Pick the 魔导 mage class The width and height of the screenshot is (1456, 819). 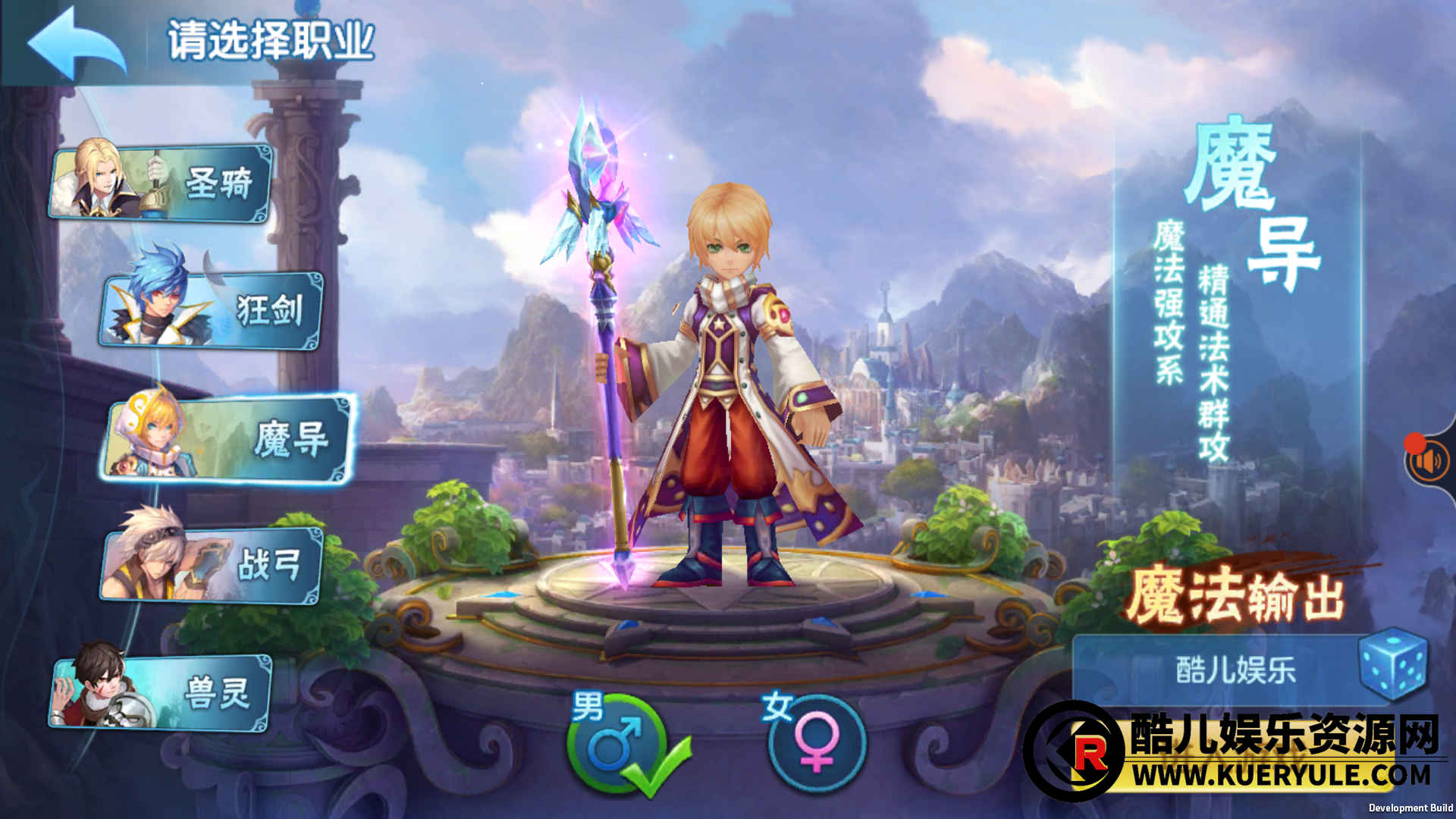(x=227, y=440)
